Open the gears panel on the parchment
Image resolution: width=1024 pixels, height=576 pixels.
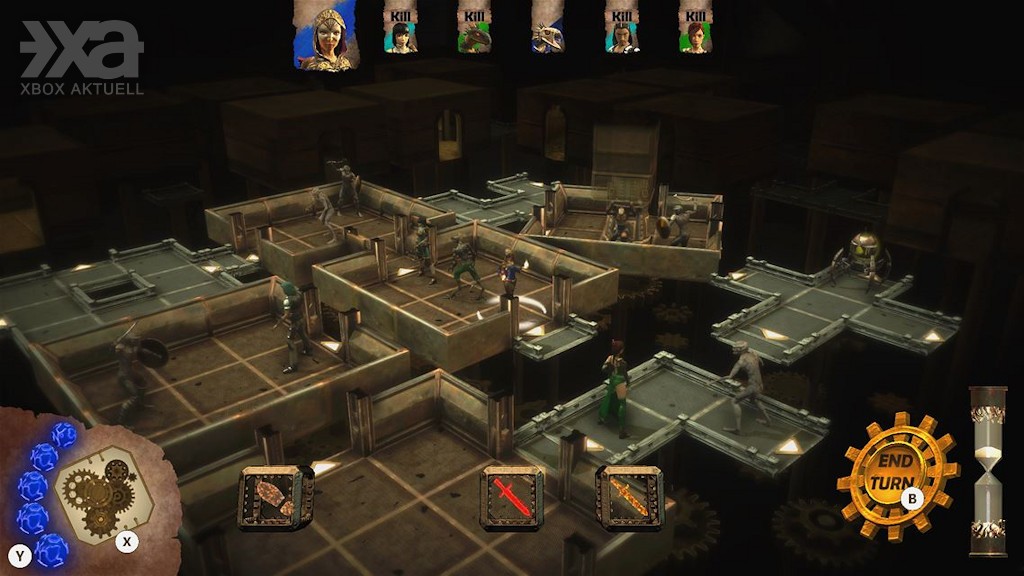98,492
